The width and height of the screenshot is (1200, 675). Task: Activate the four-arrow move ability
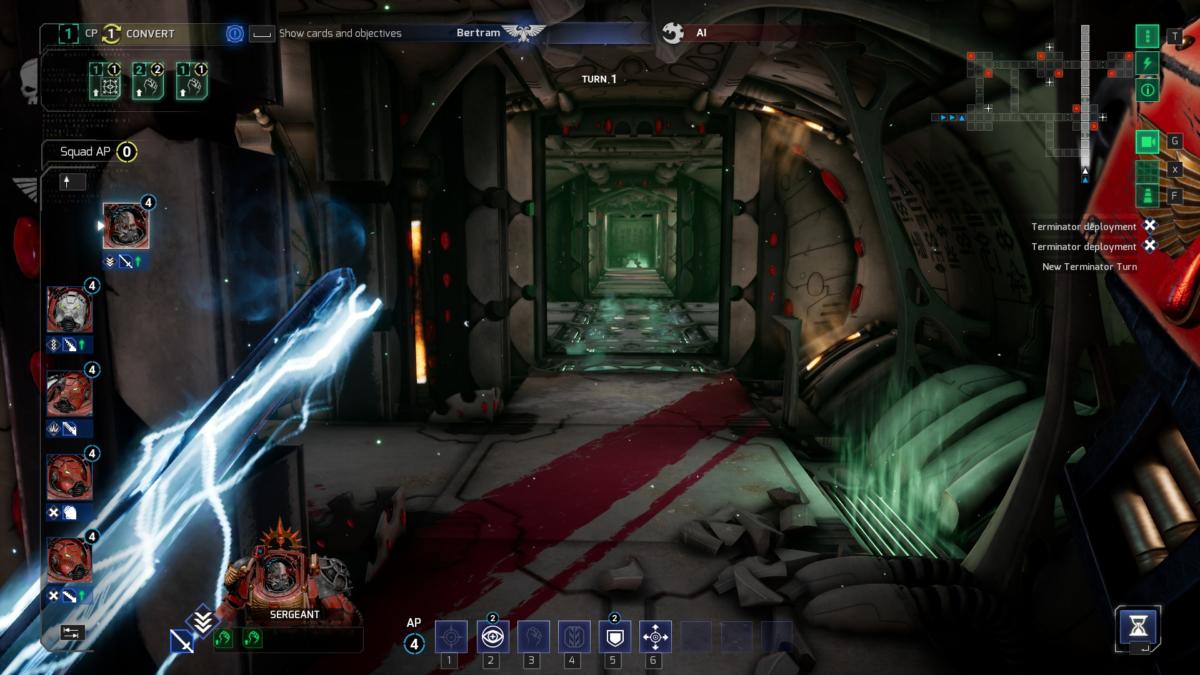655,636
